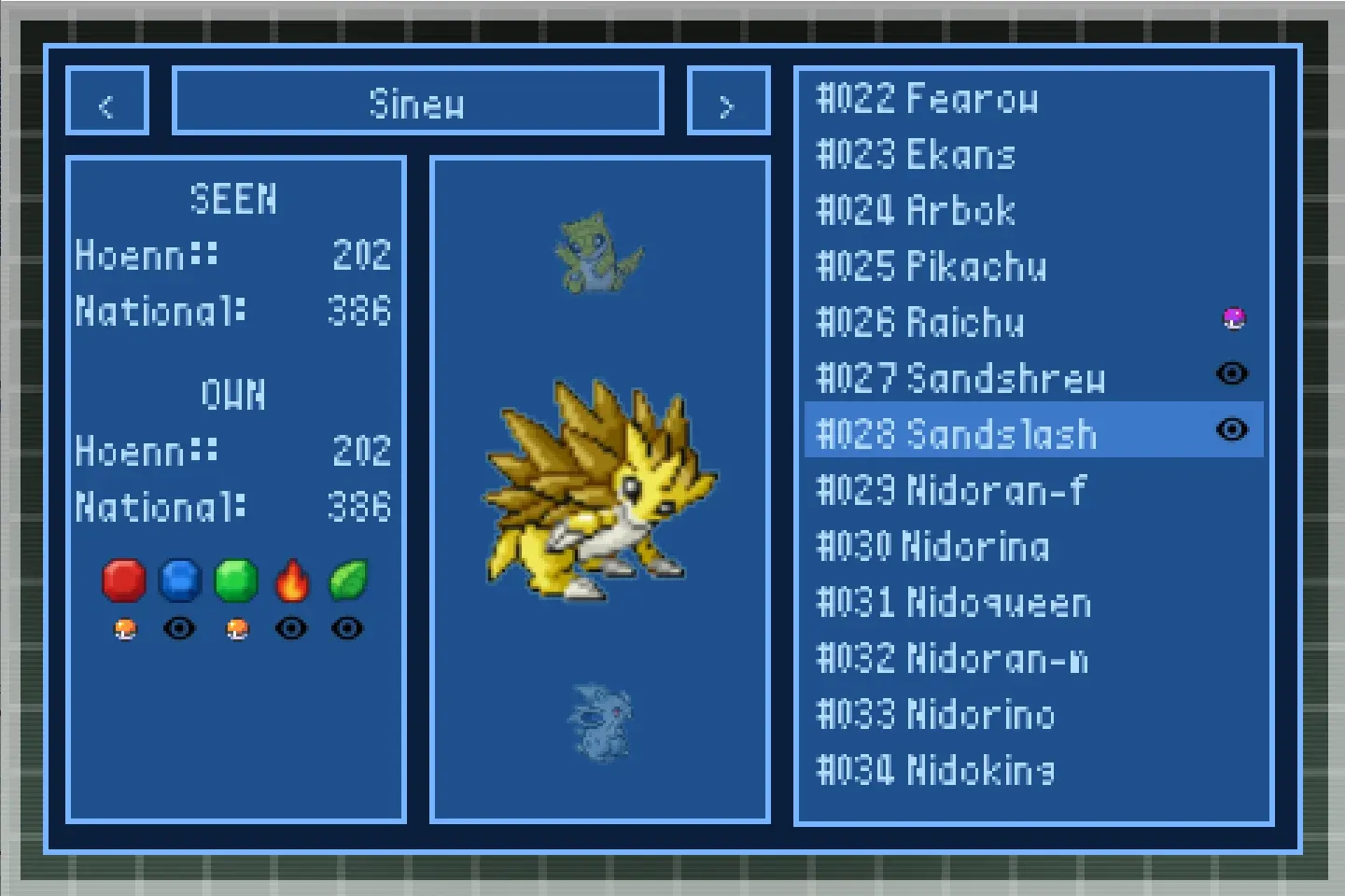Viewport: 1345px width, 896px height.
Task: Click the left arrow to change dex page
Action: pyautogui.click(x=106, y=100)
